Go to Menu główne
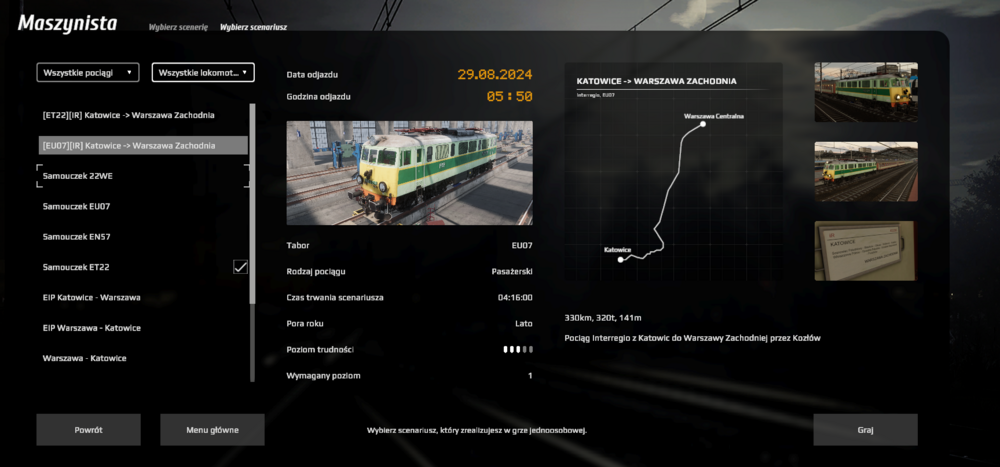Image resolution: width=1000 pixels, height=467 pixels. pyautogui.click(x=212, y=429)
